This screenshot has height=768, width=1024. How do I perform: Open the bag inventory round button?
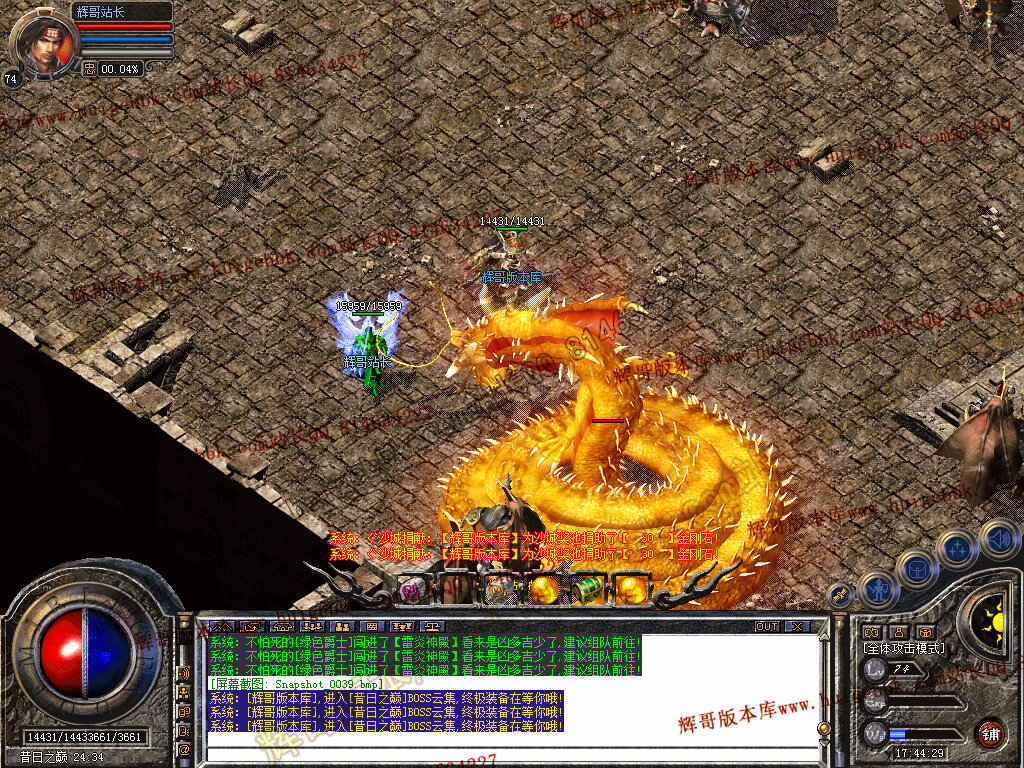coord(917,568)
